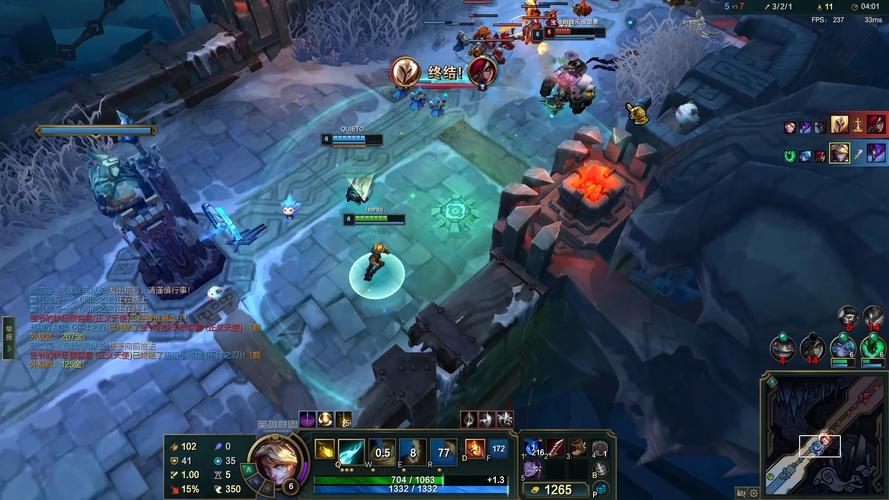Activate Ezreal's Q ability icon

tap(350, 451)
